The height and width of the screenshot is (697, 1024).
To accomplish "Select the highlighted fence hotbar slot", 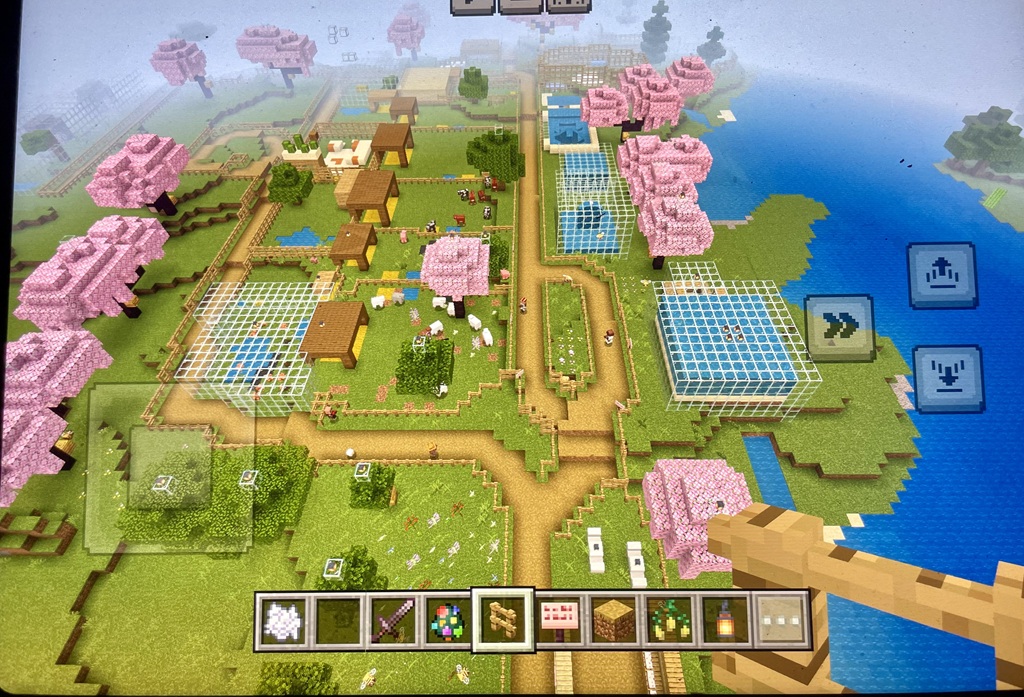I will (x=502, y=619).
